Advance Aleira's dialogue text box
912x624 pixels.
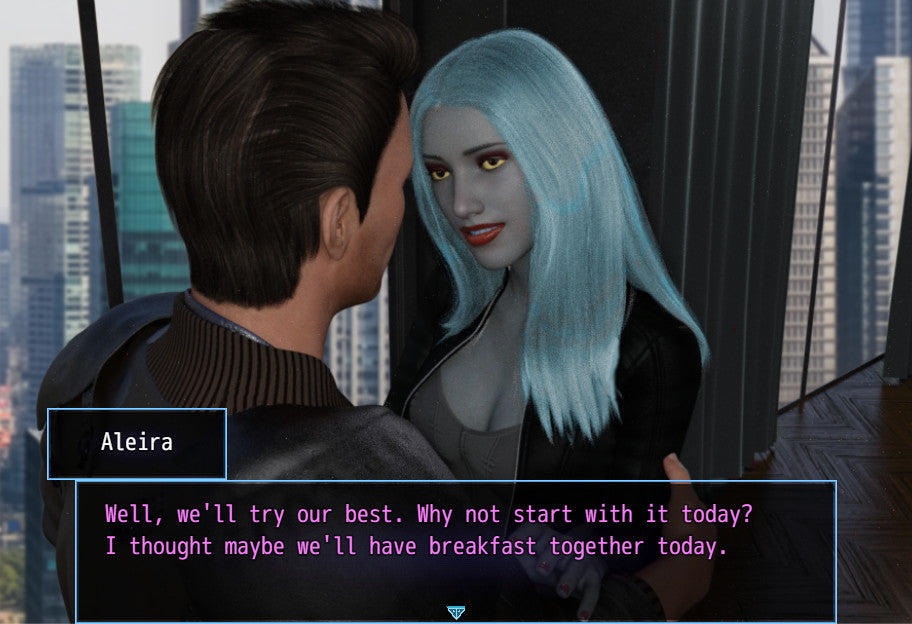pyautogui.click(x=456, y=550)
